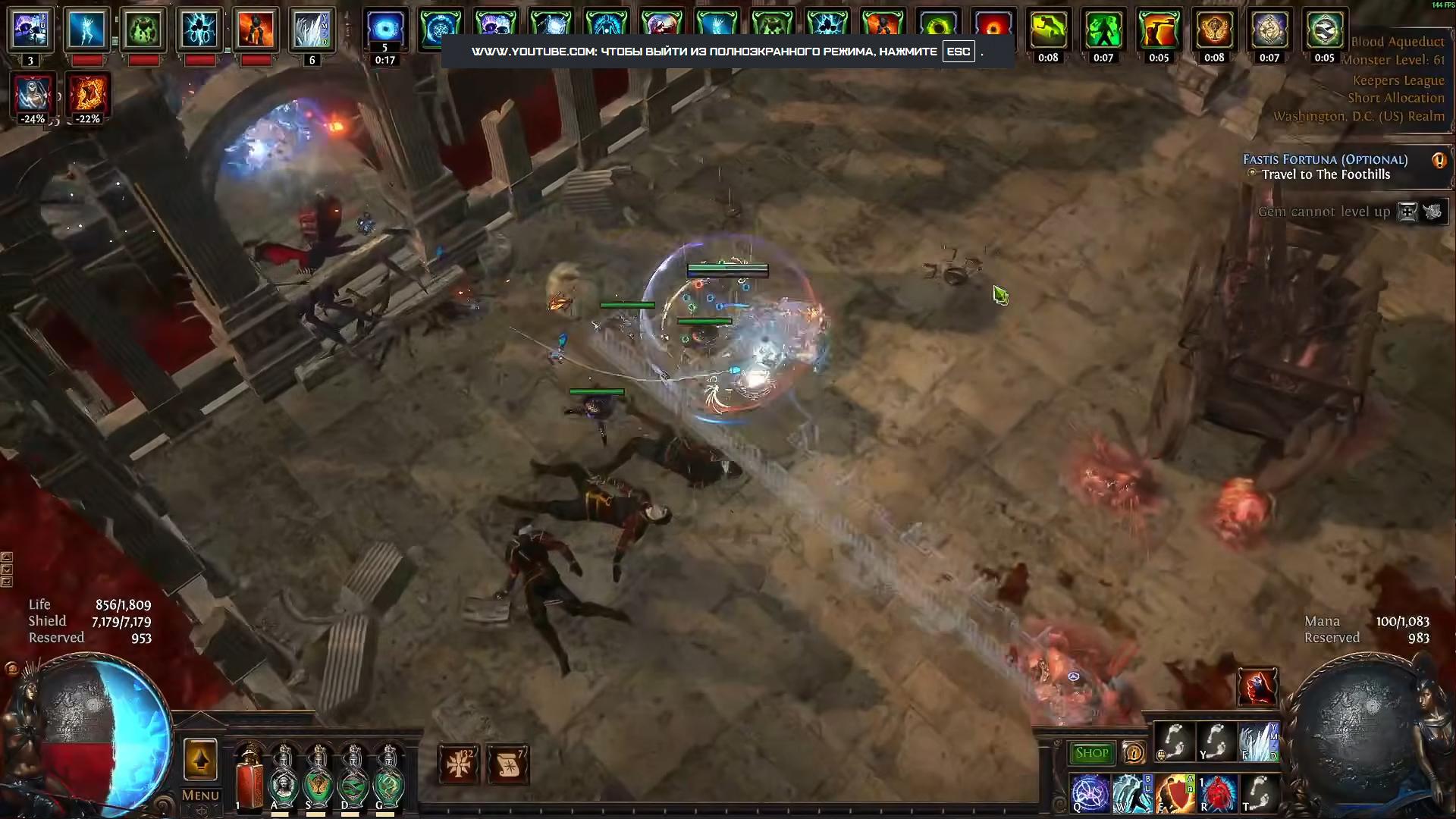
Task: Select the footprints move skill on T
Action: (x=1260, y=793)
